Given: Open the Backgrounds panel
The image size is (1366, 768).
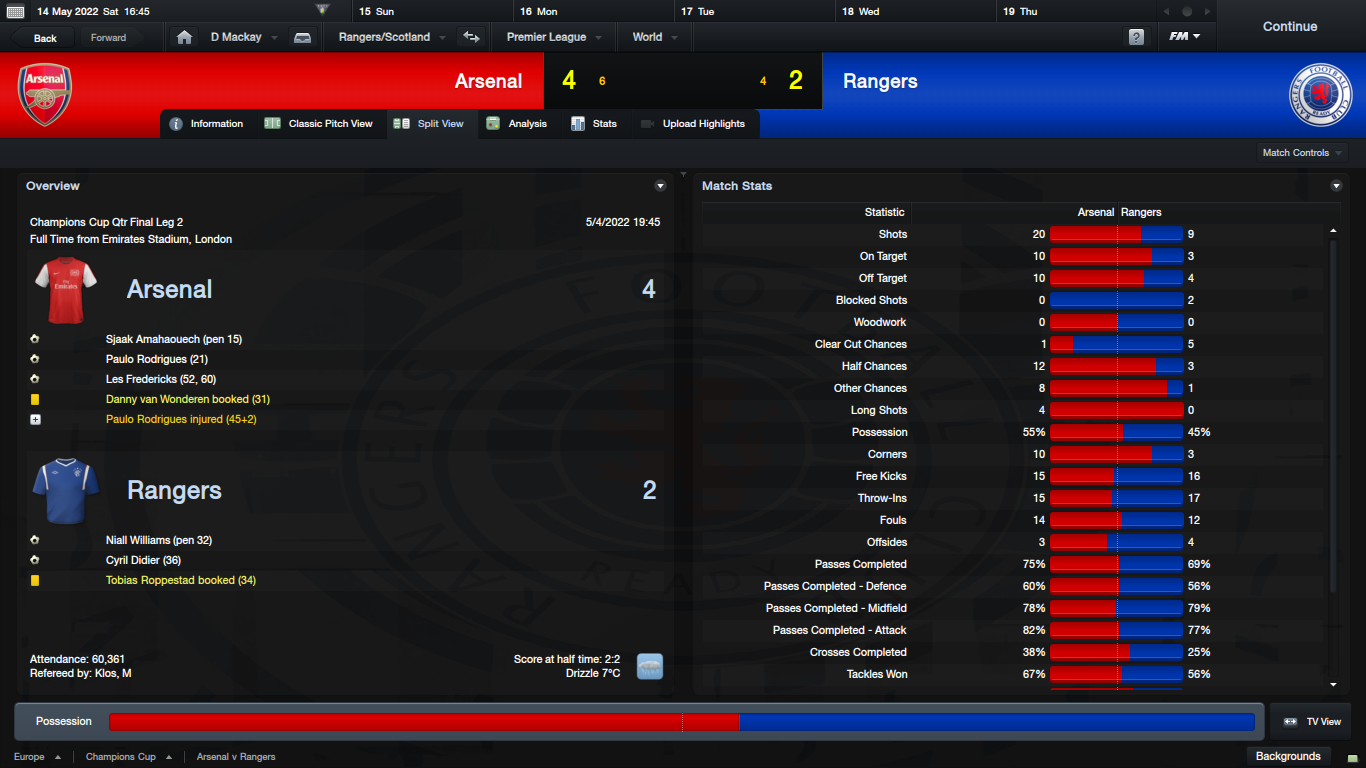Looking at the screenshot, I should [x=1288, y=756].
